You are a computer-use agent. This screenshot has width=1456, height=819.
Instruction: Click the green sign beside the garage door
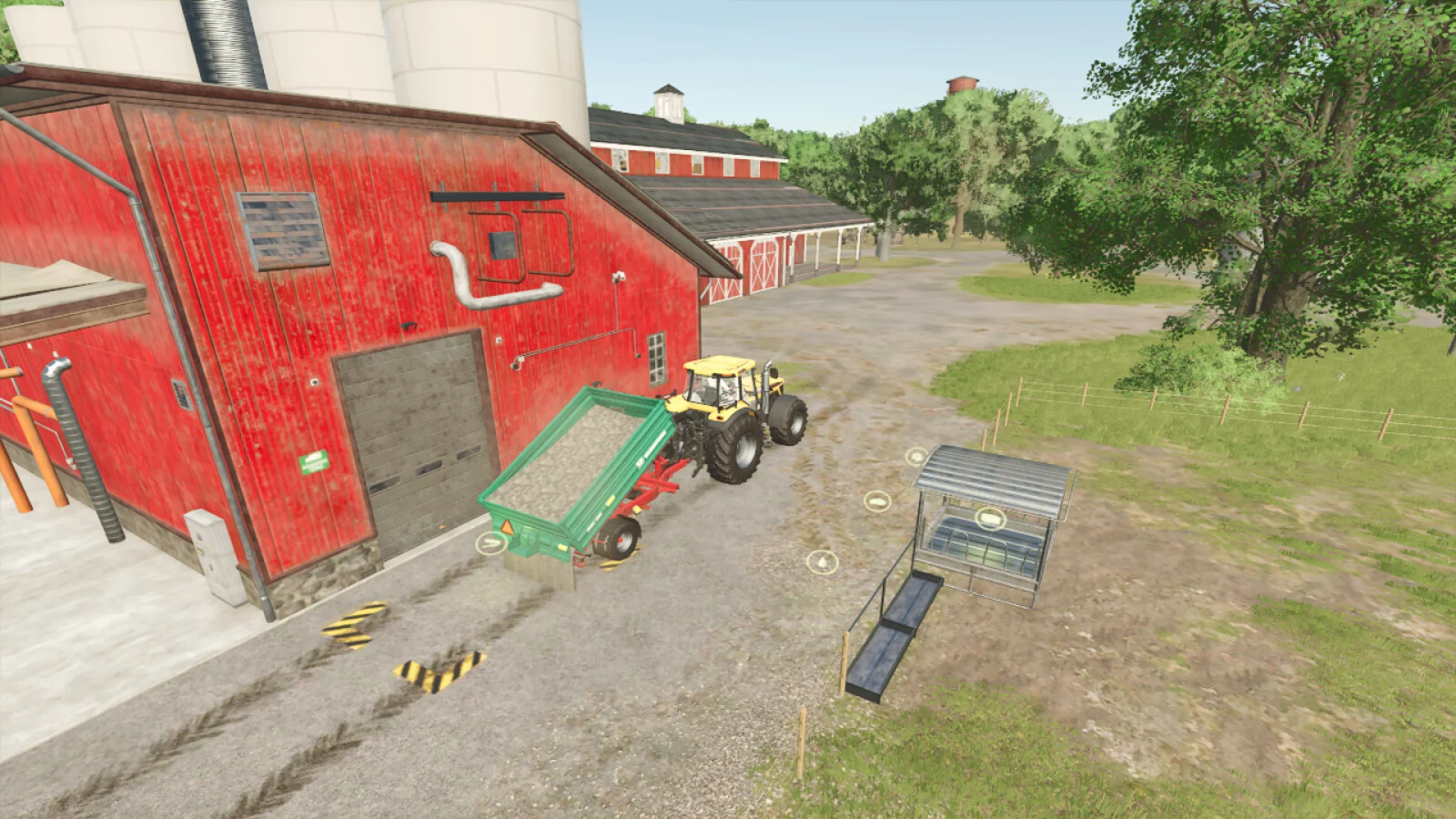pos(313,461)
